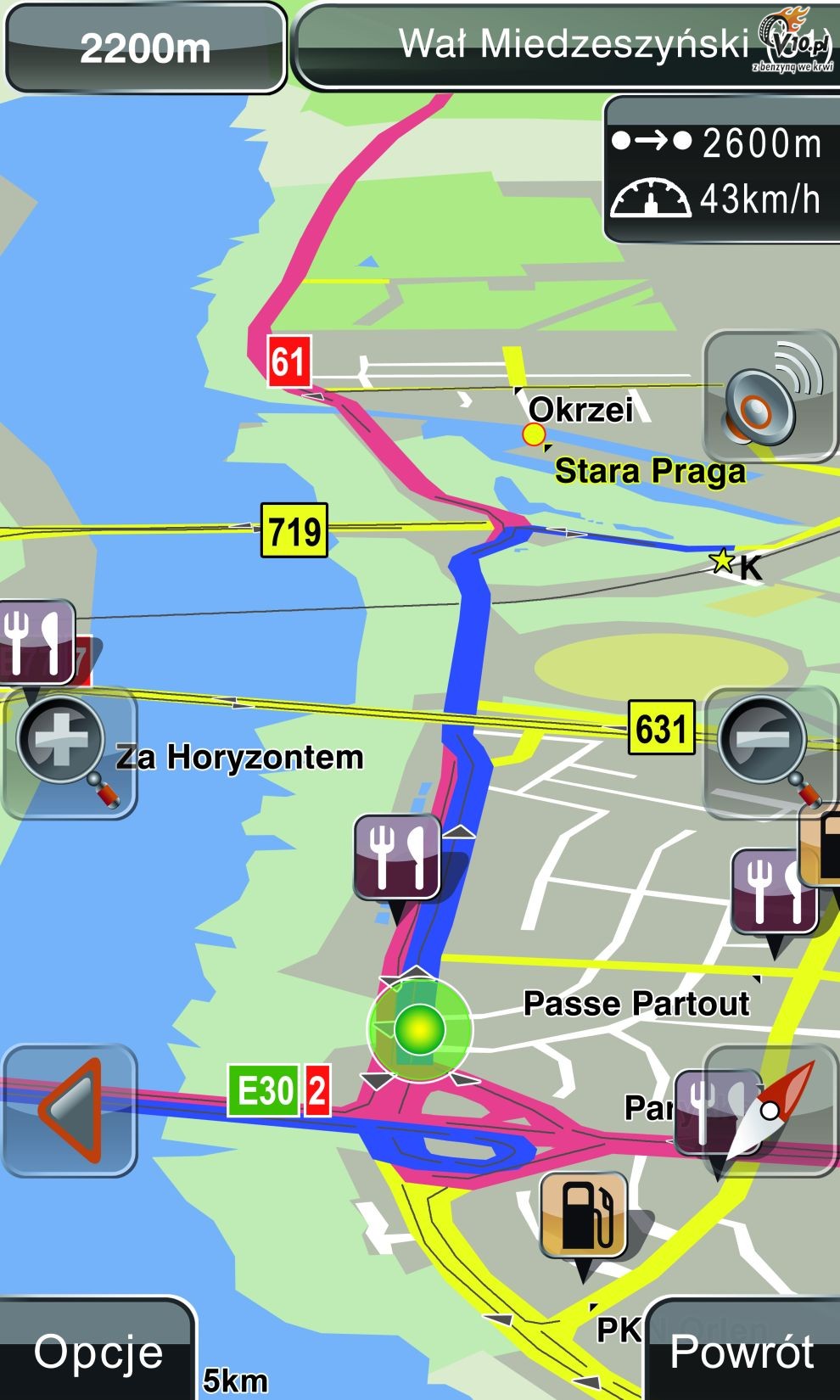The image size is (840, 1400).
Task: Tap the Wał Miedzeszyński street name bar
Action: point(564,46)
